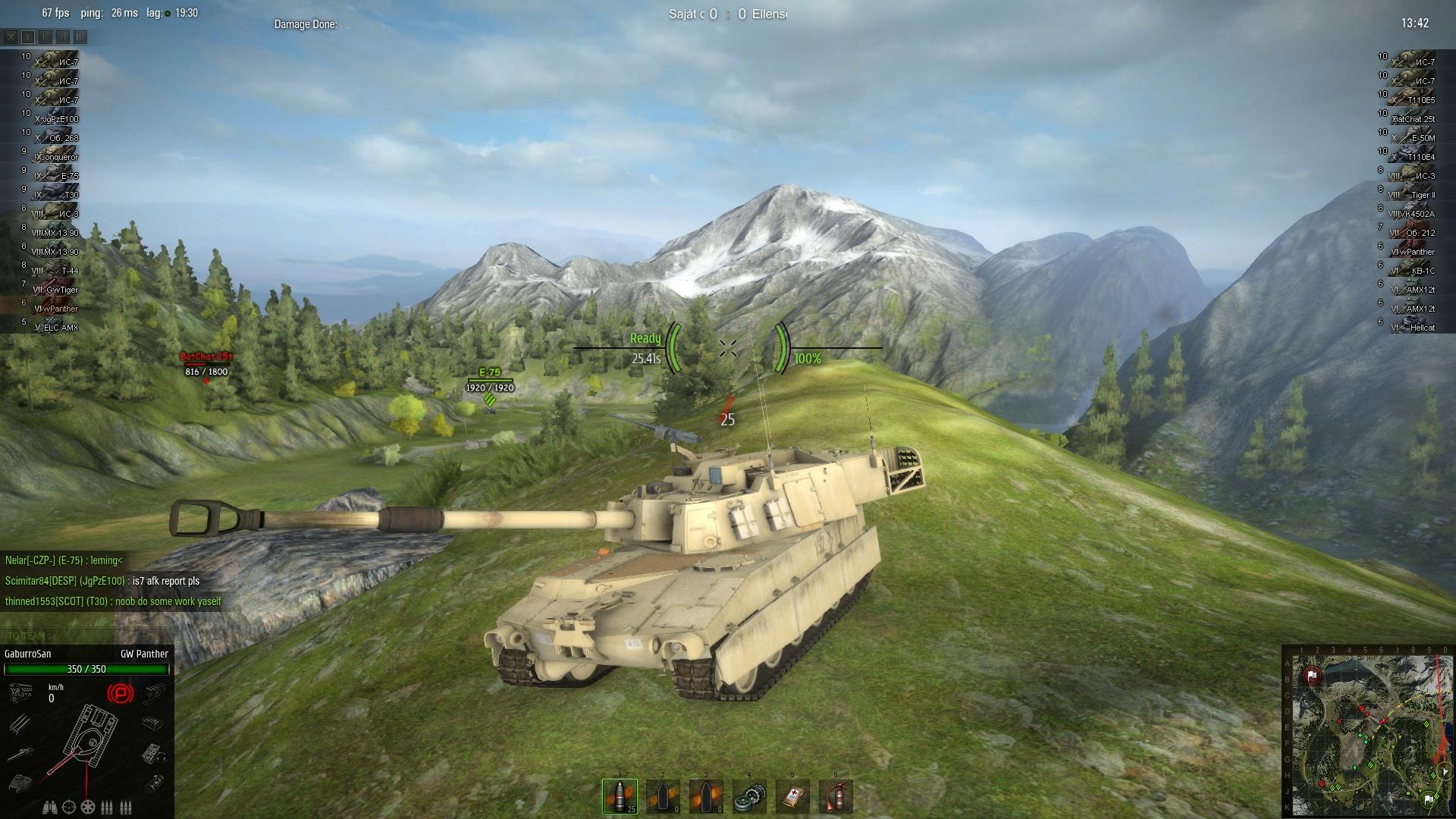Use the first aid kit consumable
1456x819 pixels.
[x=792, y=796]
